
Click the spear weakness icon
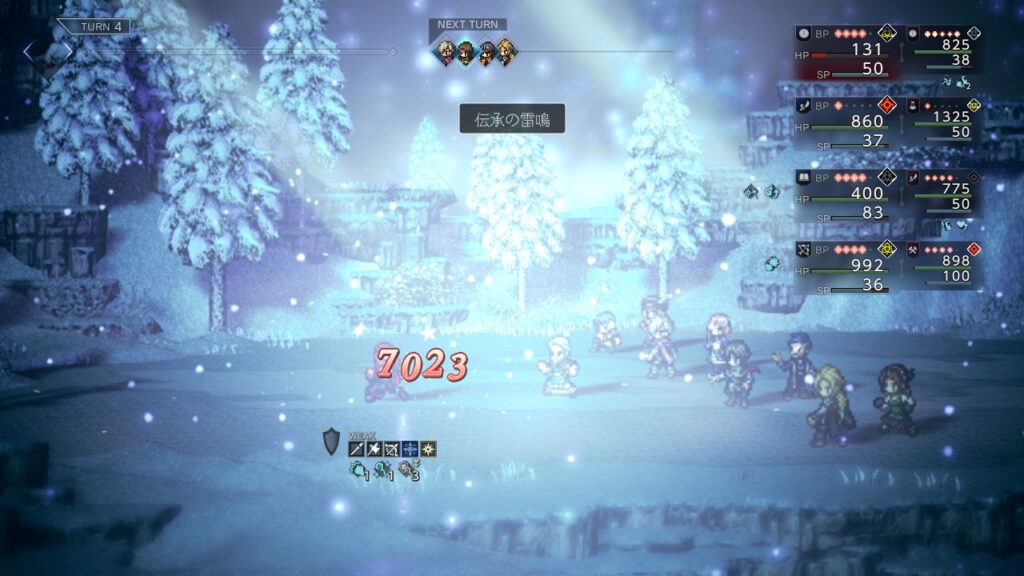point(356,449)
